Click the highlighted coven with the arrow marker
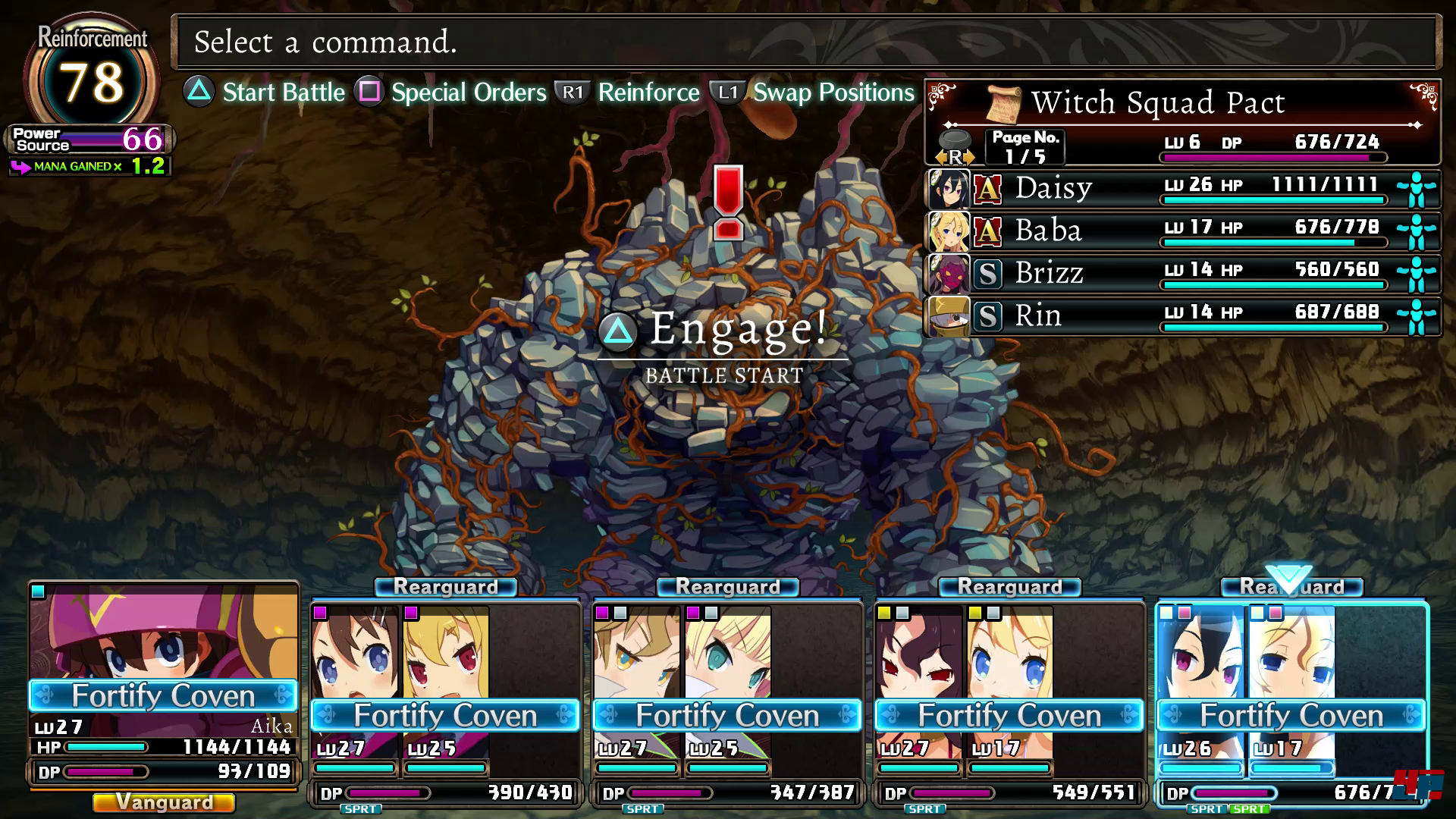 click(1291, 698)
